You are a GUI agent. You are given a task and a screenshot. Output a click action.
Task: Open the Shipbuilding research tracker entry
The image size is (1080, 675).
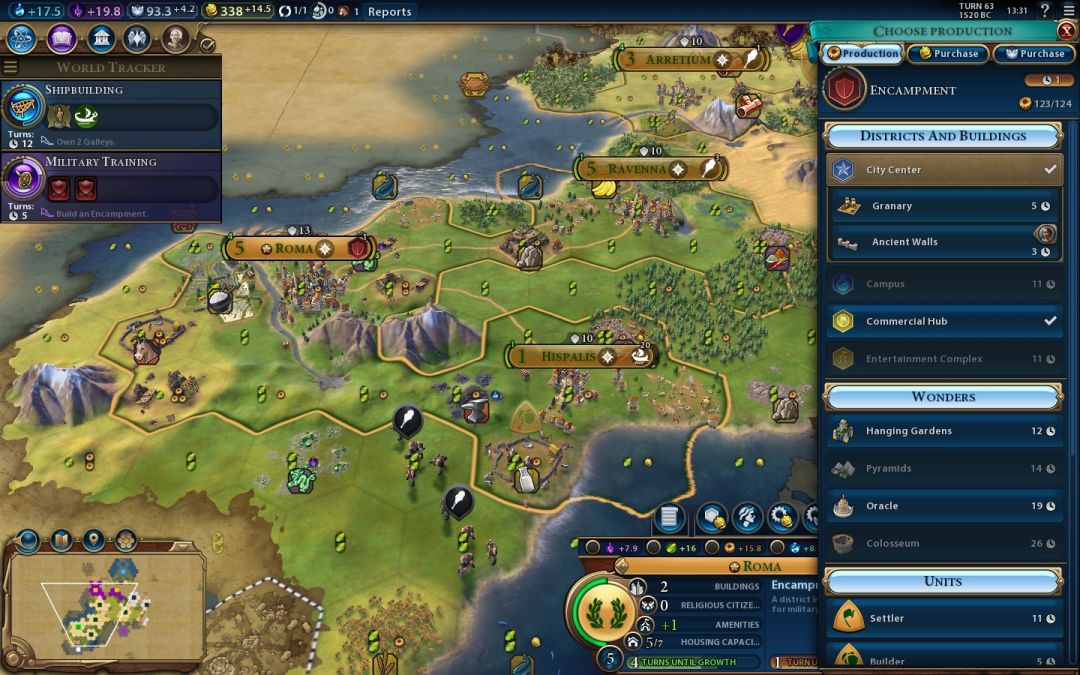point(110,116)
